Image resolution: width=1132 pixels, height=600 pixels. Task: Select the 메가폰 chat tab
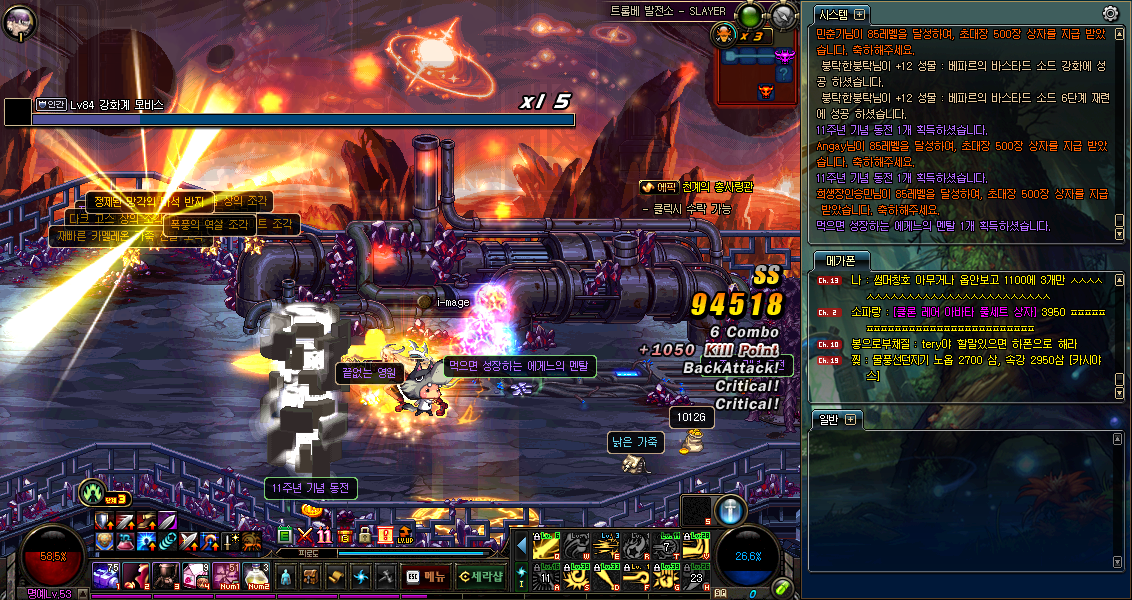coord(836,260)
